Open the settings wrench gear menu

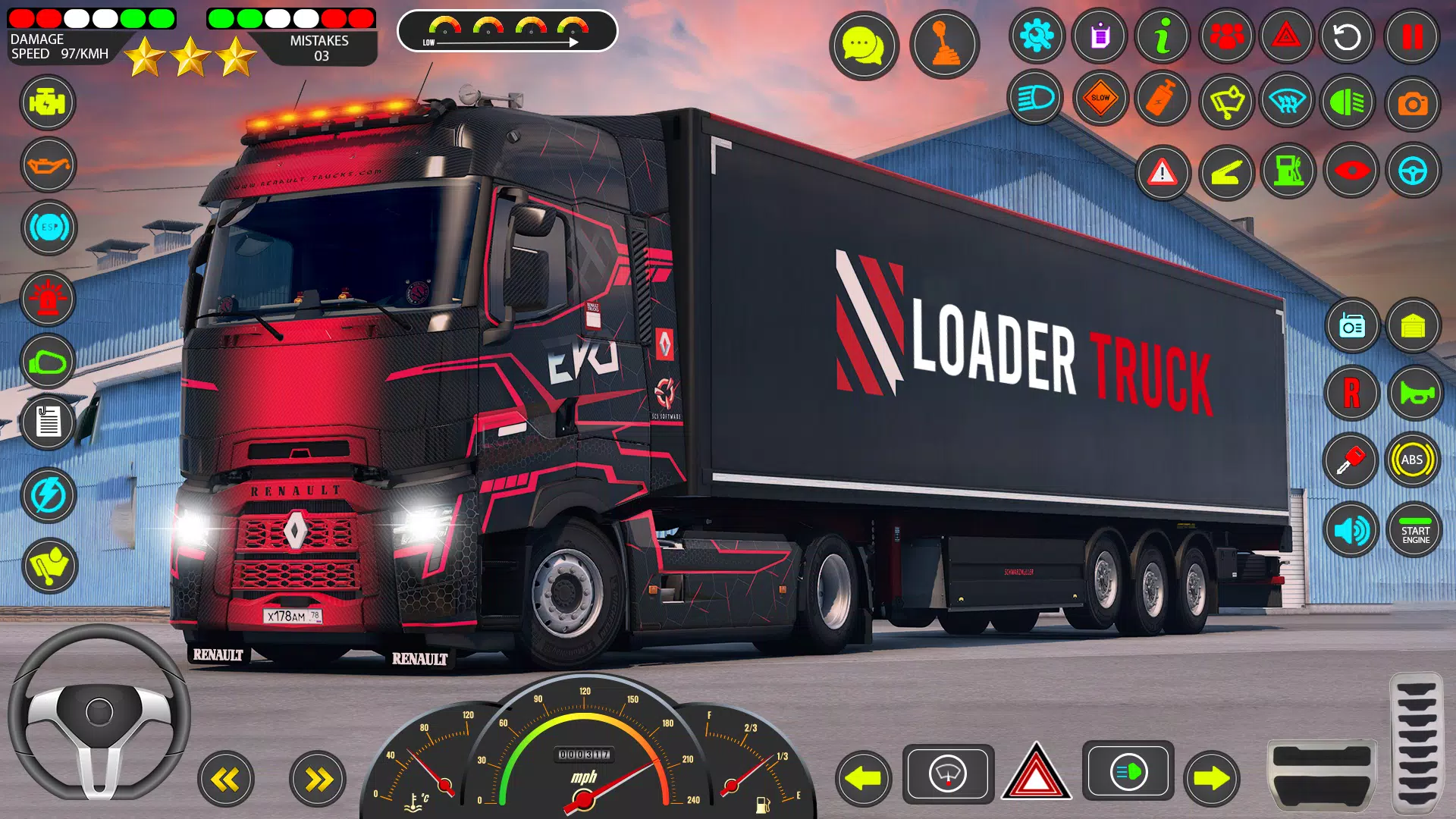click(1037, 36)
